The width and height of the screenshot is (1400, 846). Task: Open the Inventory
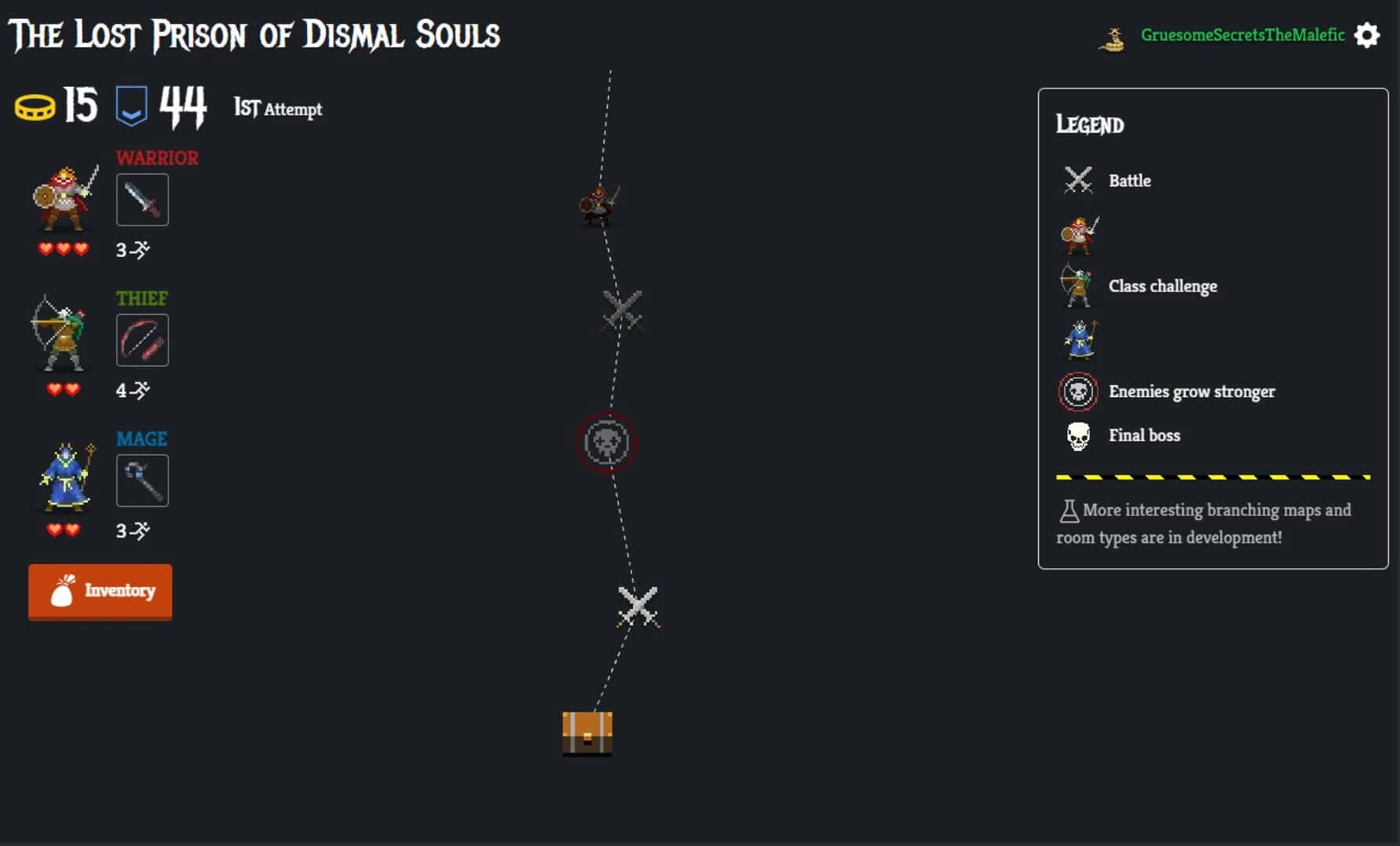tap(99, 591)
